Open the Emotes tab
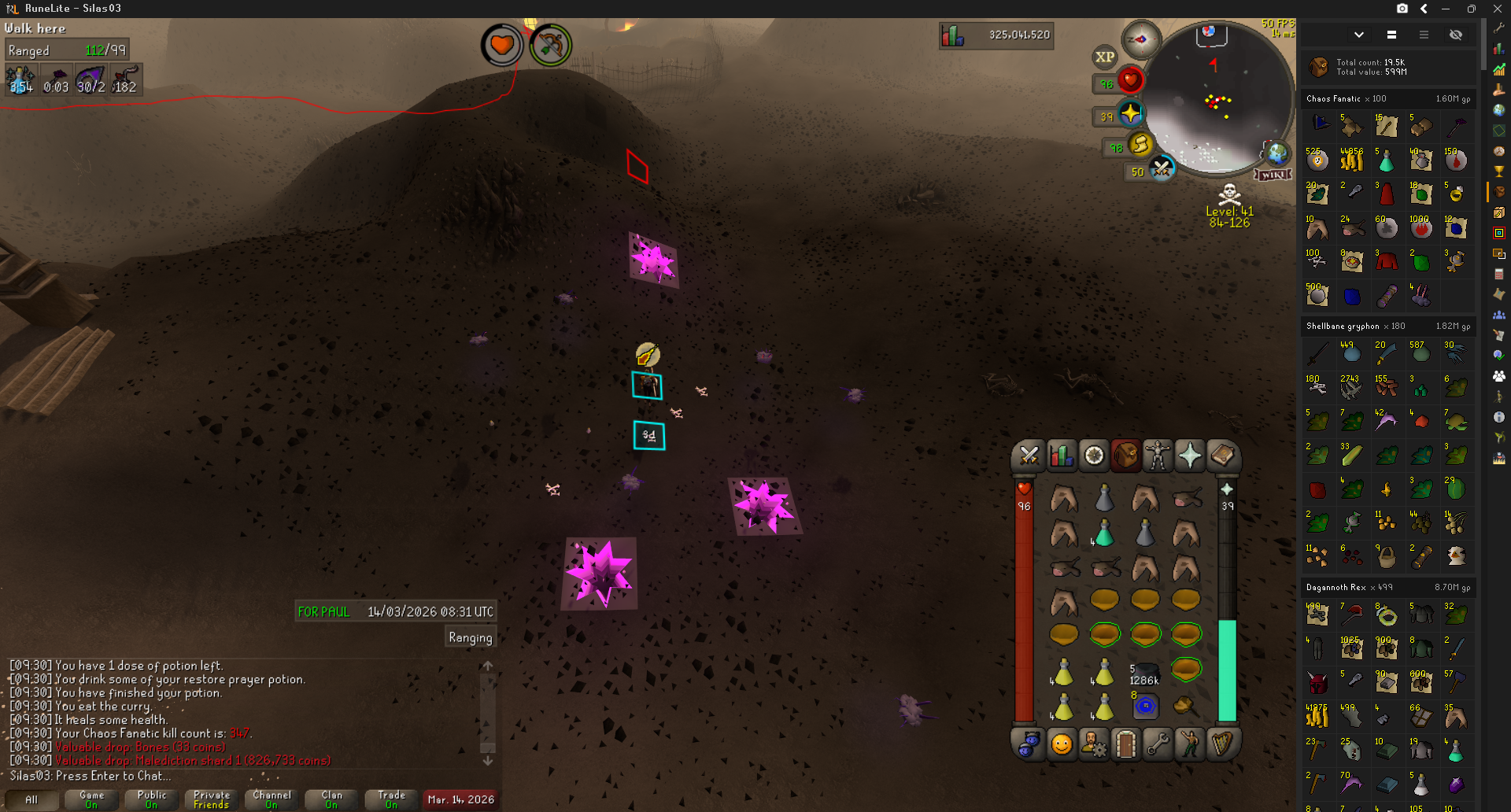This screenshot has width=1511, height=812. pyautogui.click(x=1190, y=744)
